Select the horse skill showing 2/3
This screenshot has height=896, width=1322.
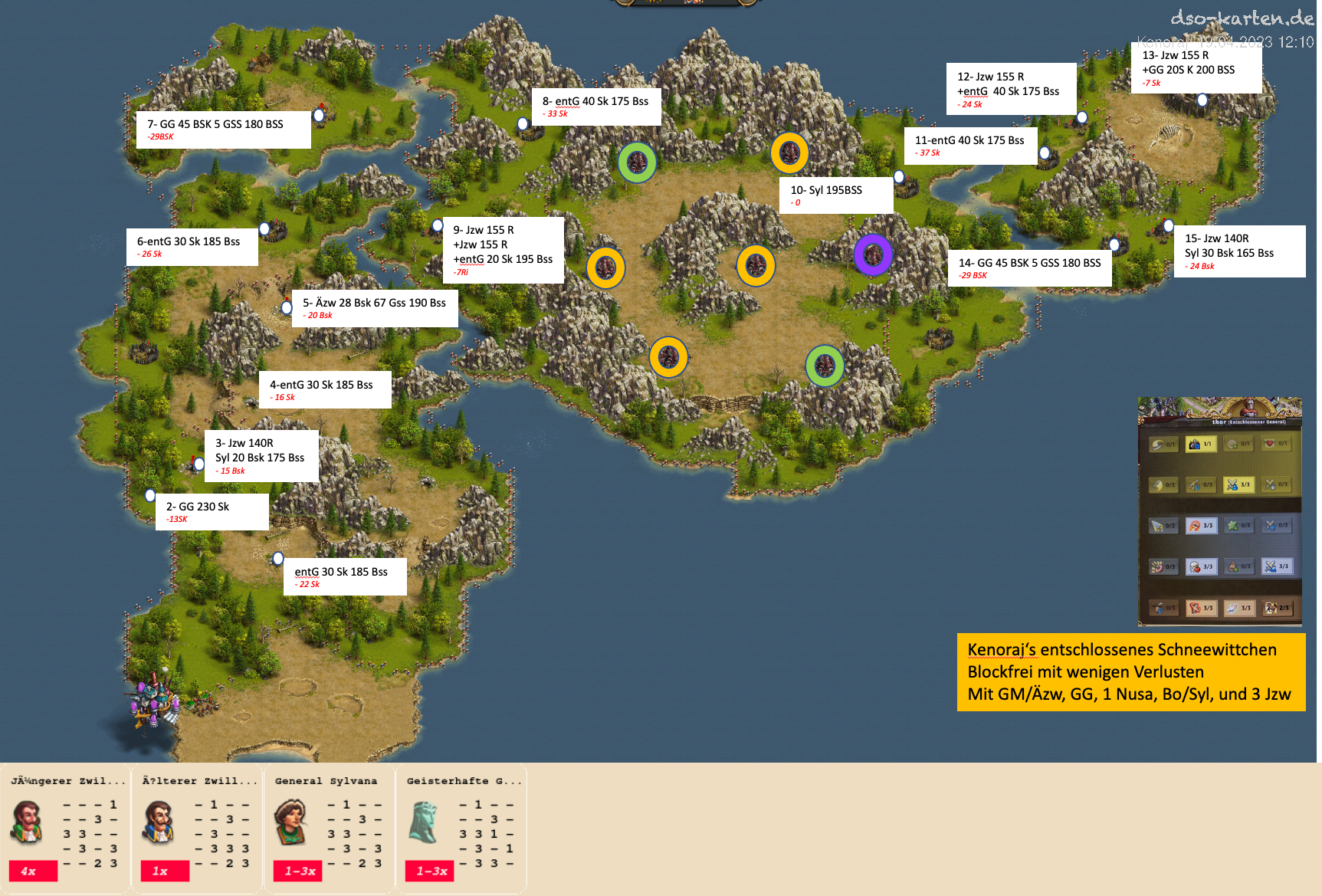coord(1276,608)
